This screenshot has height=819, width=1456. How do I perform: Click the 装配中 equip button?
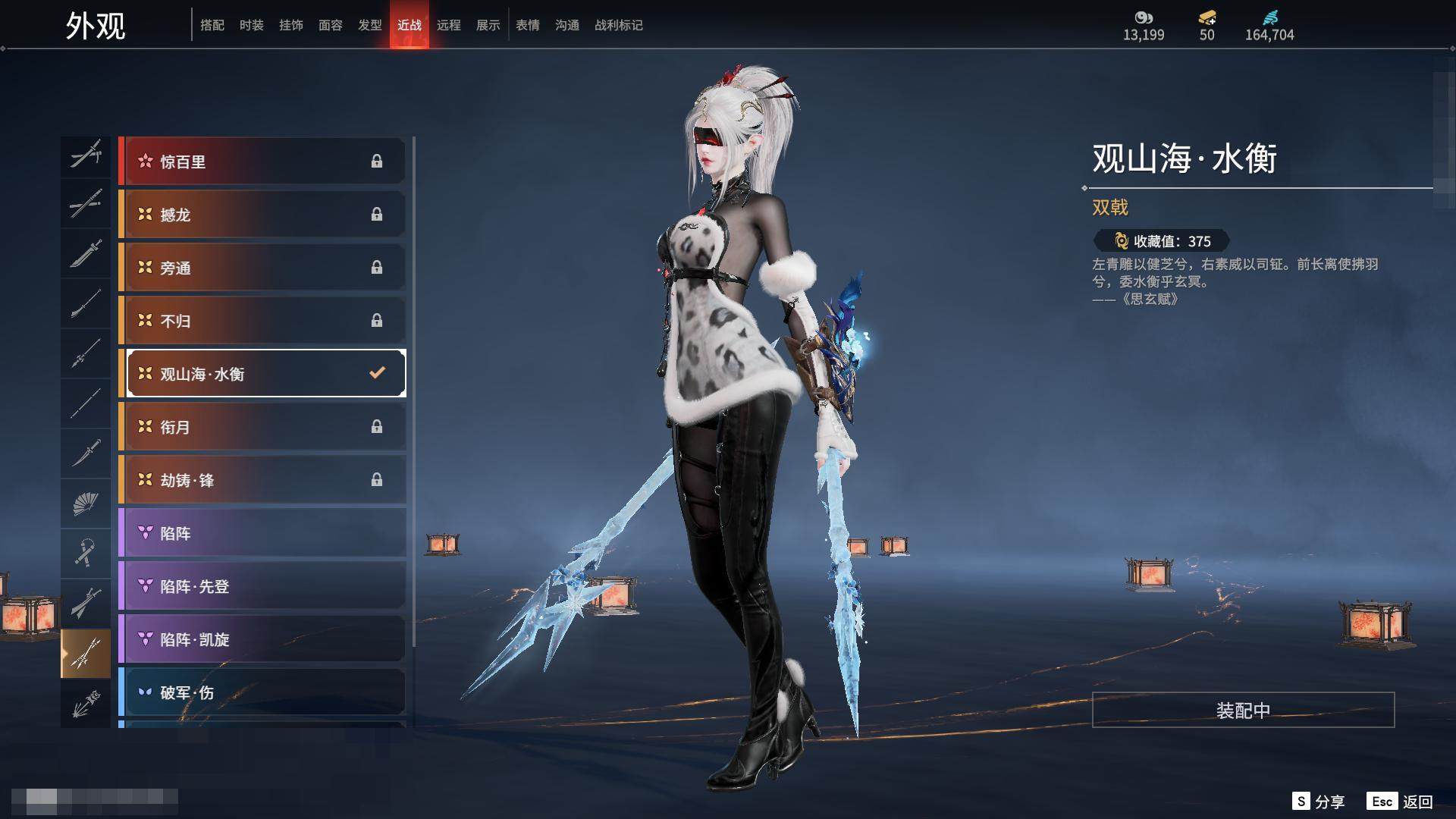click(1243, 710)
